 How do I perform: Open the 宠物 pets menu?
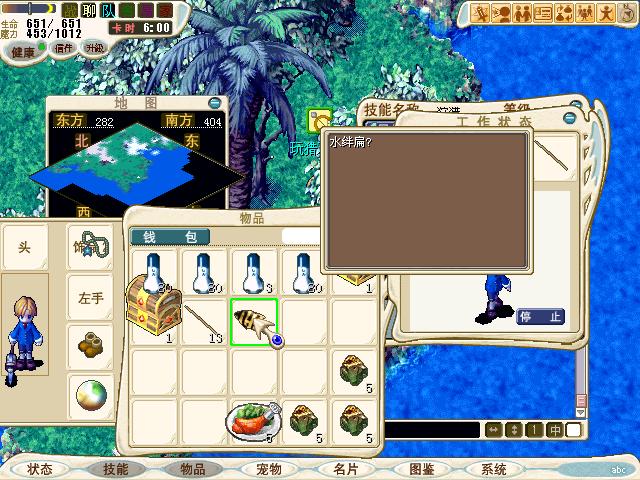point(269,468)
